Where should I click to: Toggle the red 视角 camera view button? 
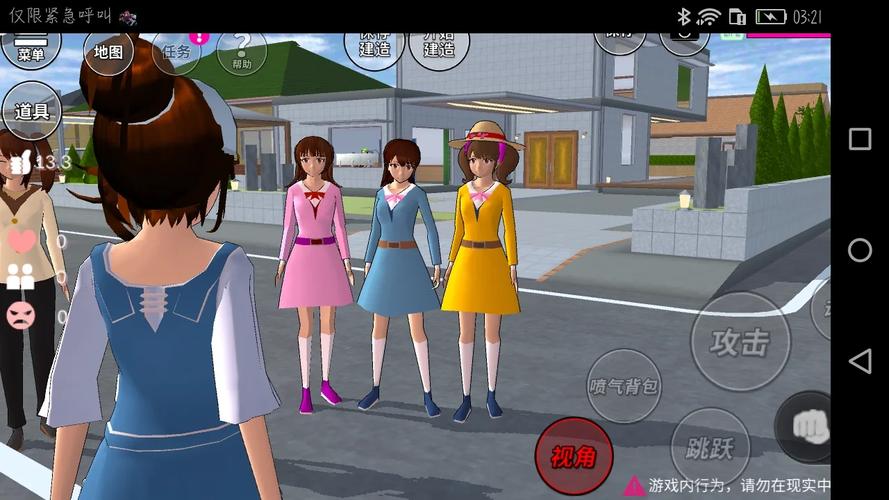573,456
